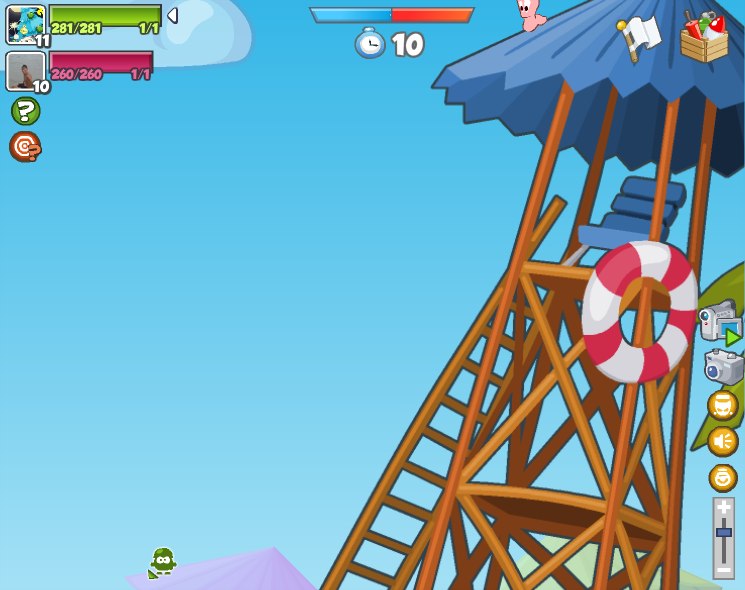Click the zoom-out minus button
745x590 pixels.
(x=724, y=569)
